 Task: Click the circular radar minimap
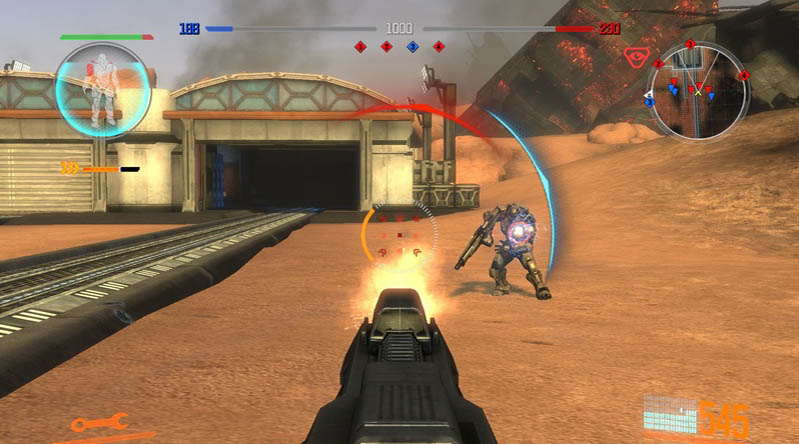(699, 89)
